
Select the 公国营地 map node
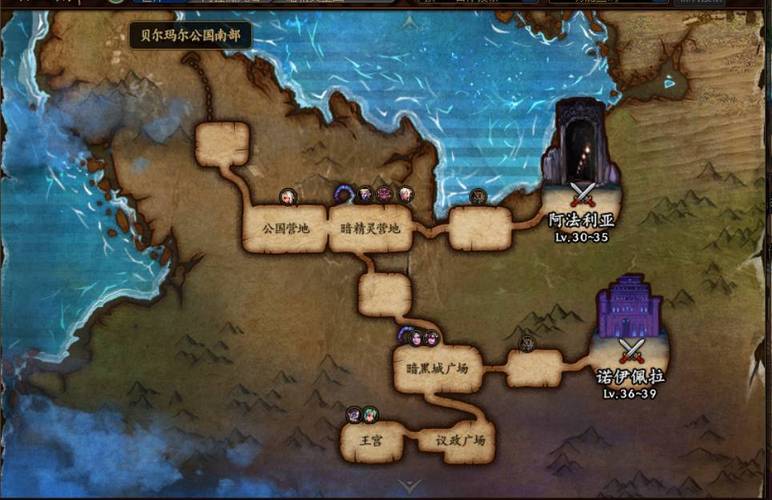[x=286, y=229]
